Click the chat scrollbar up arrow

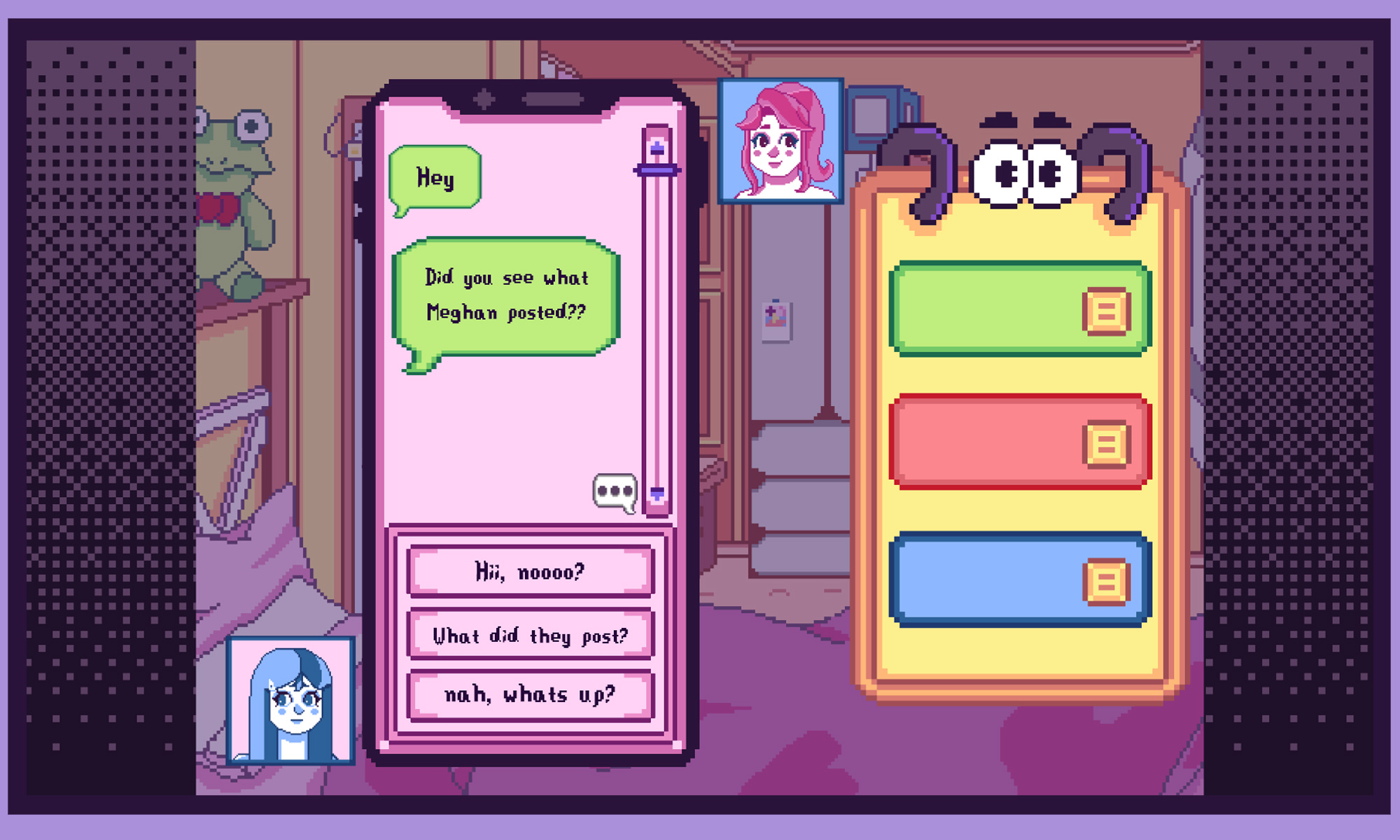[x=657, y=148]
